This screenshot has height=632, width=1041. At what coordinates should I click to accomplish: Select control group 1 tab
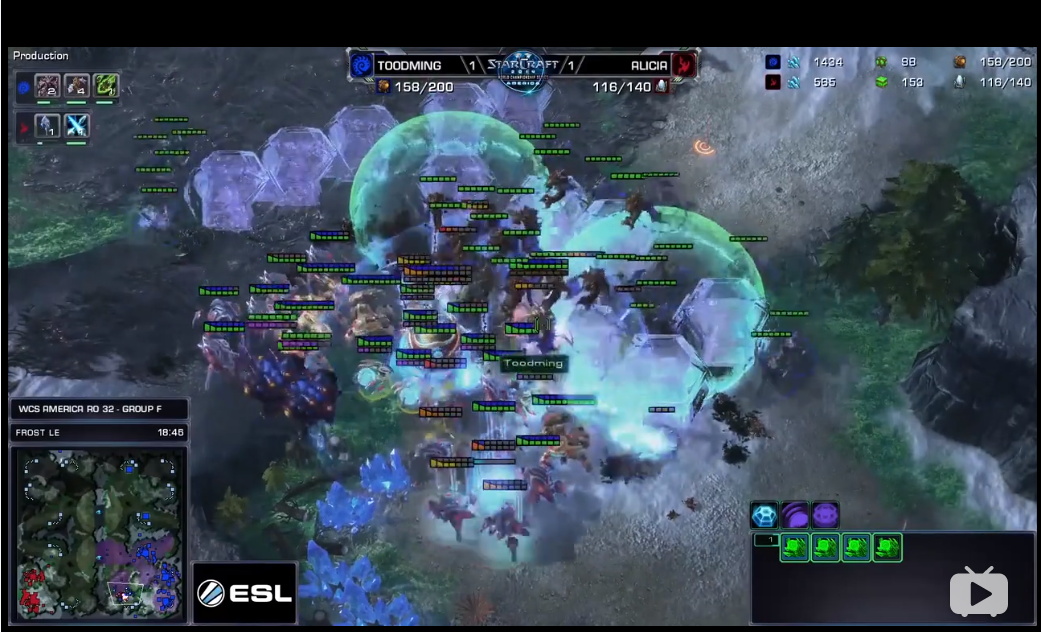(765, 540)
